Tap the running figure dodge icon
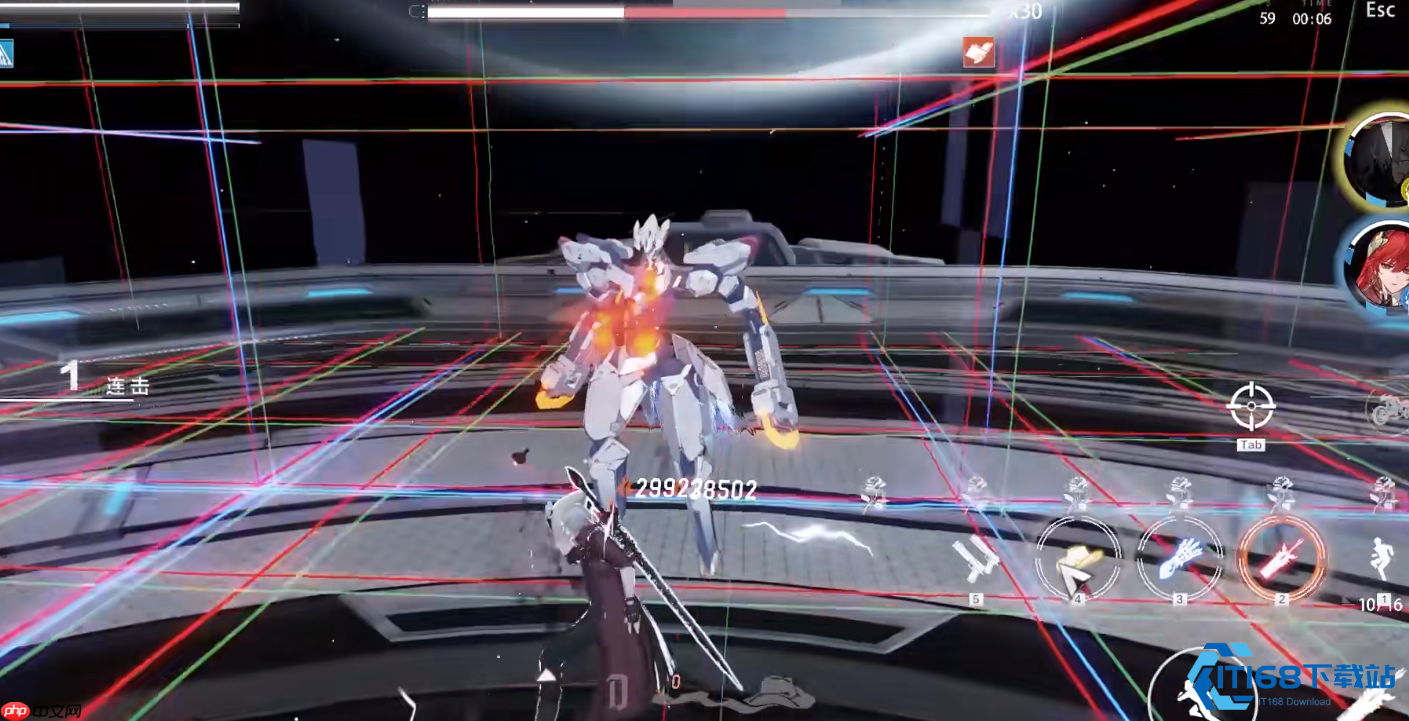The width and height of the screenshot is (1409, 721). tap(1383, 562)
